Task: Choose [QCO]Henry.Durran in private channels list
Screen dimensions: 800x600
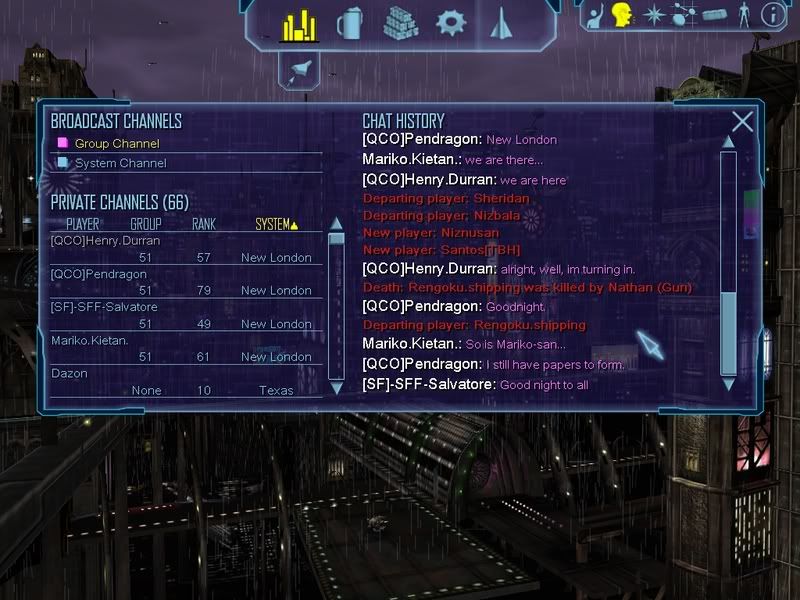Action: (105, 241)
